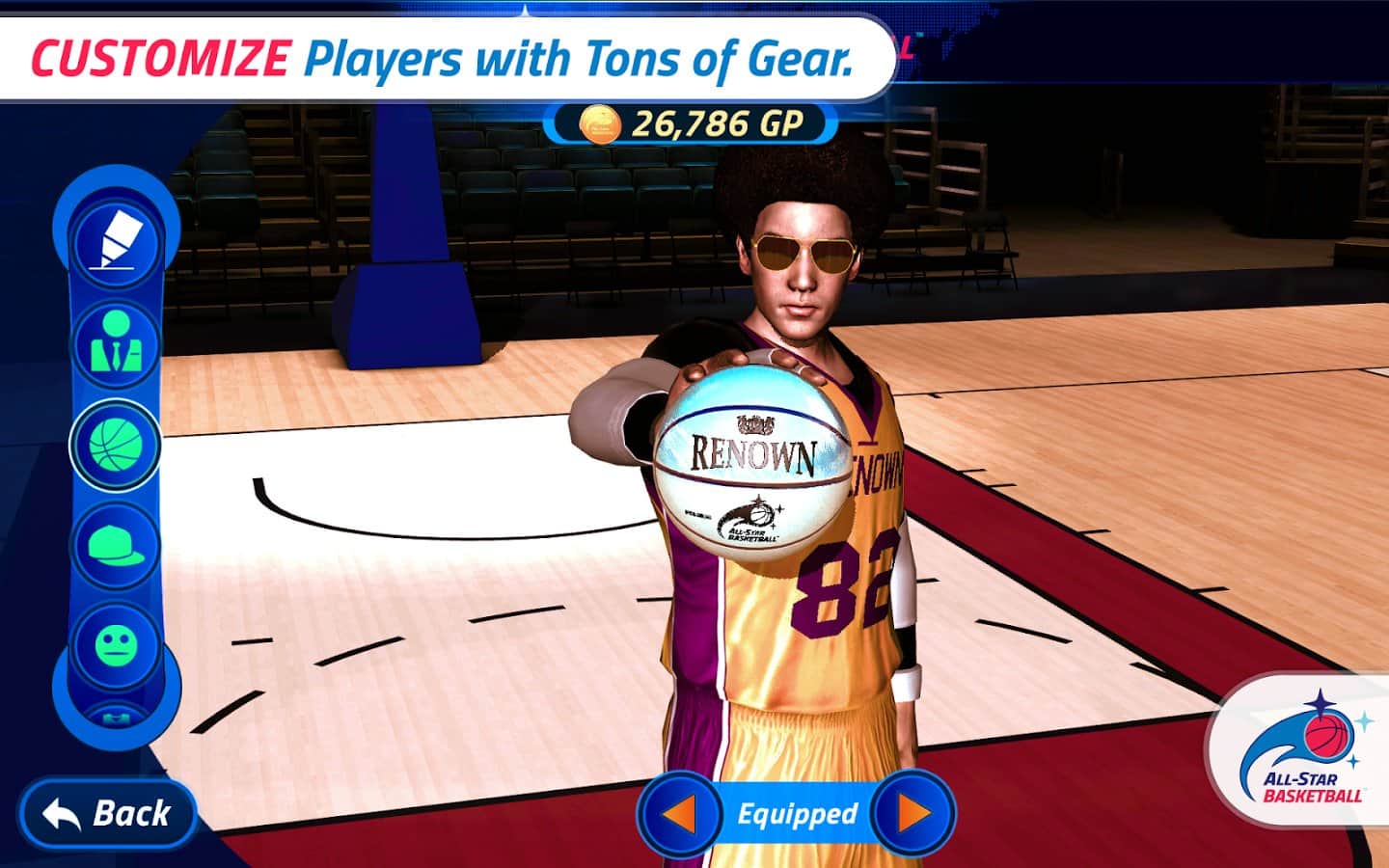Select the face customization category

pyautogui.click(x=116, y=643)
